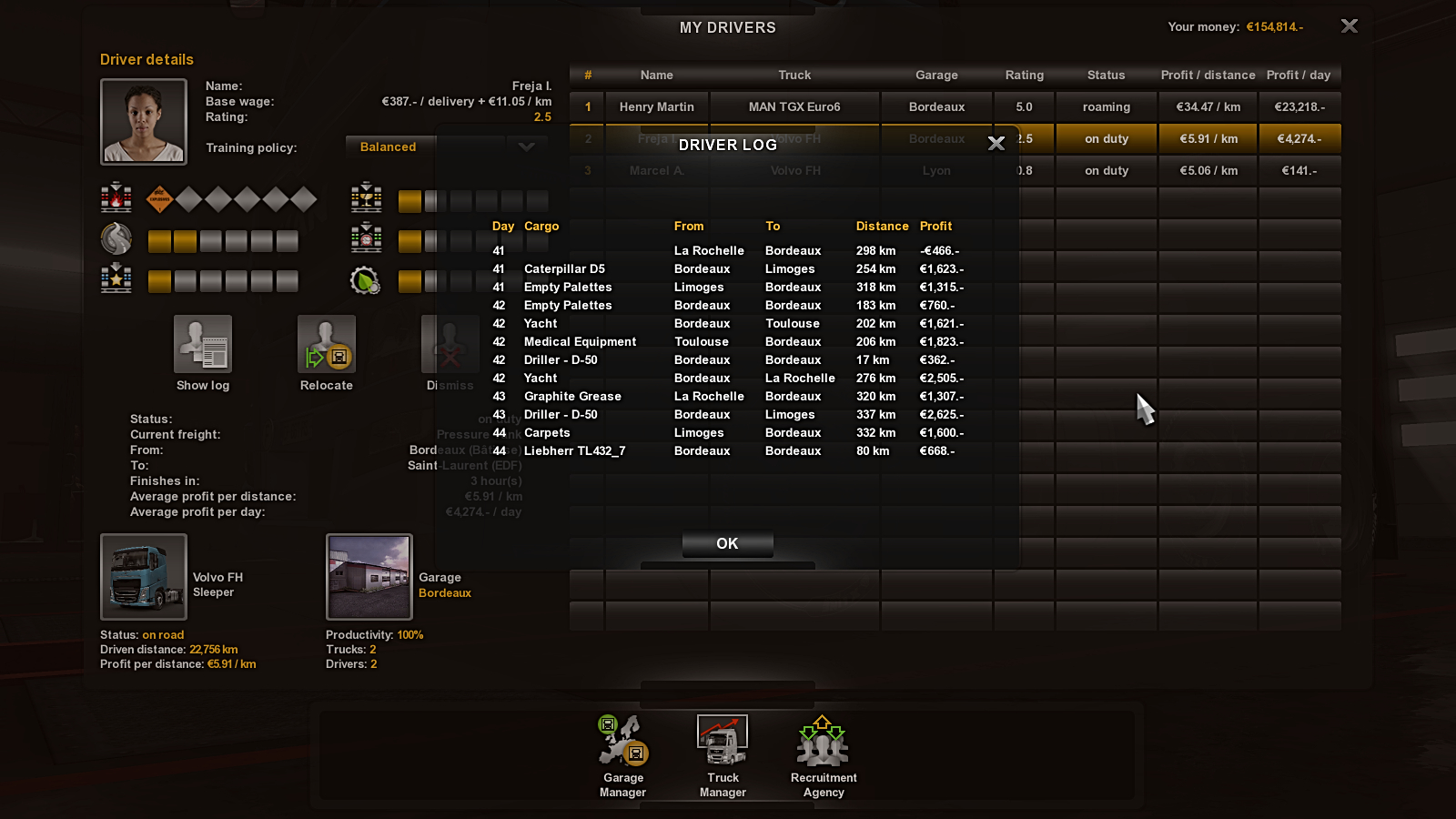Viewport: 1456px width, 819px height.
Task: Sort drivers by Profit / distance column
Action: point(1208,75)
